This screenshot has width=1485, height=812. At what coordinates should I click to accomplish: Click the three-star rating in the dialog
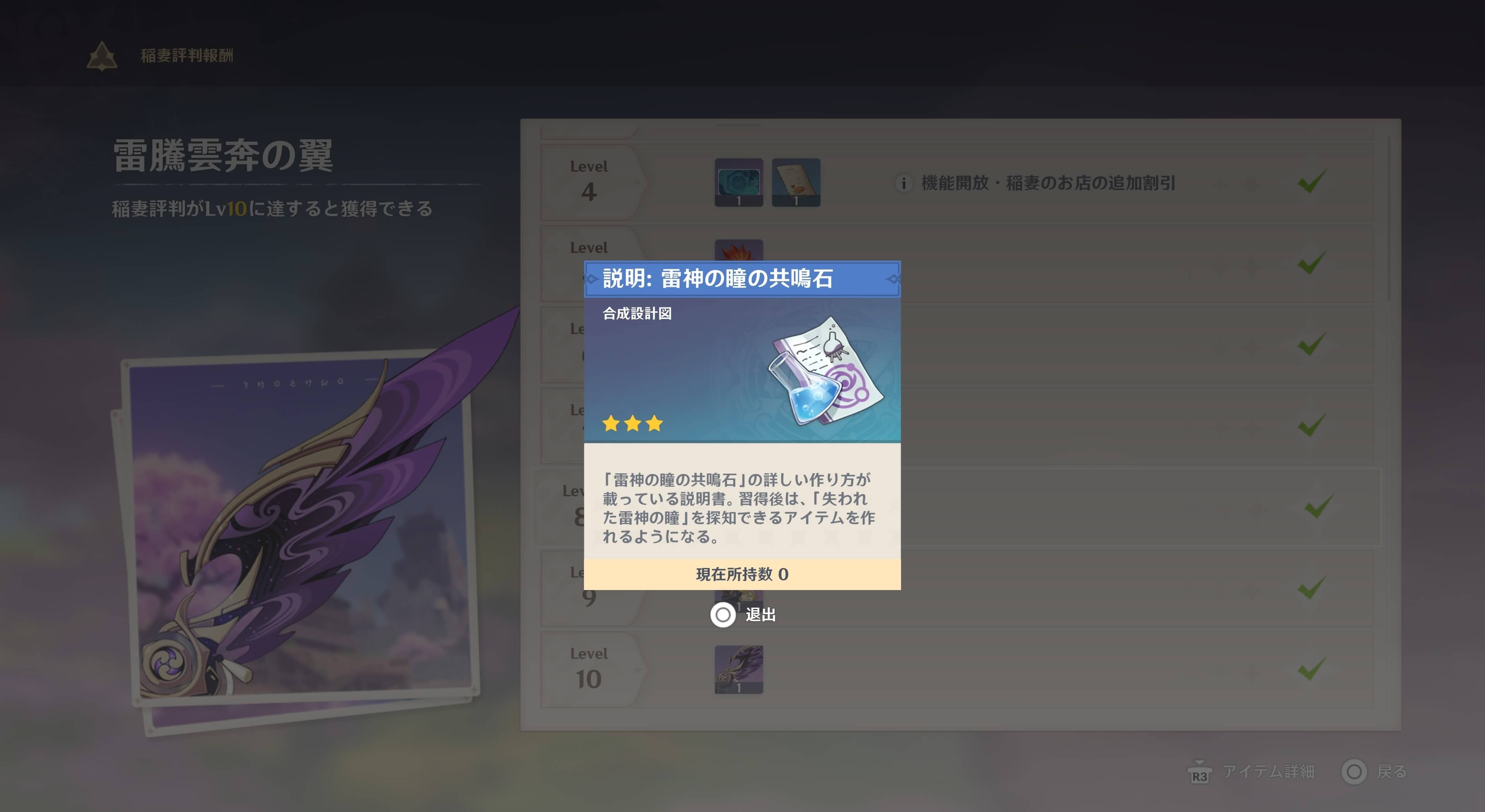(632, 423)
